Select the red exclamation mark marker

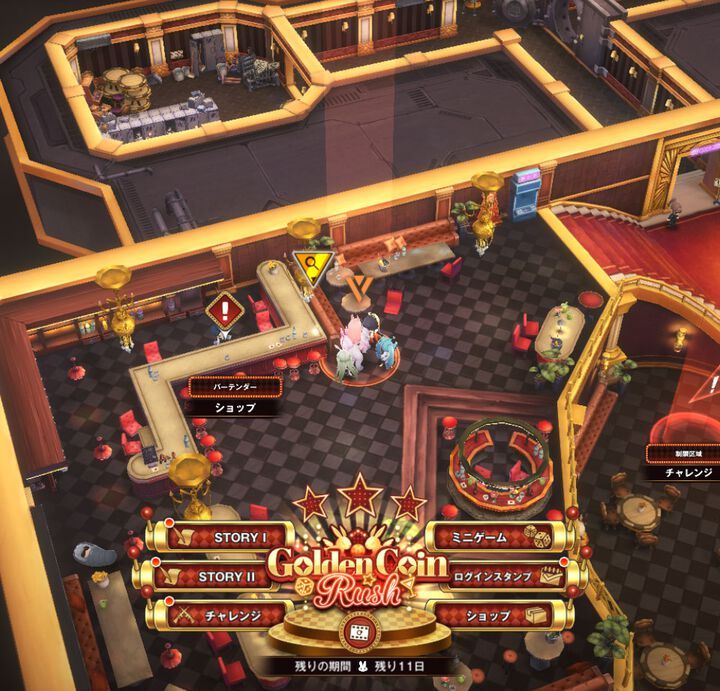(x=225, y=310)
